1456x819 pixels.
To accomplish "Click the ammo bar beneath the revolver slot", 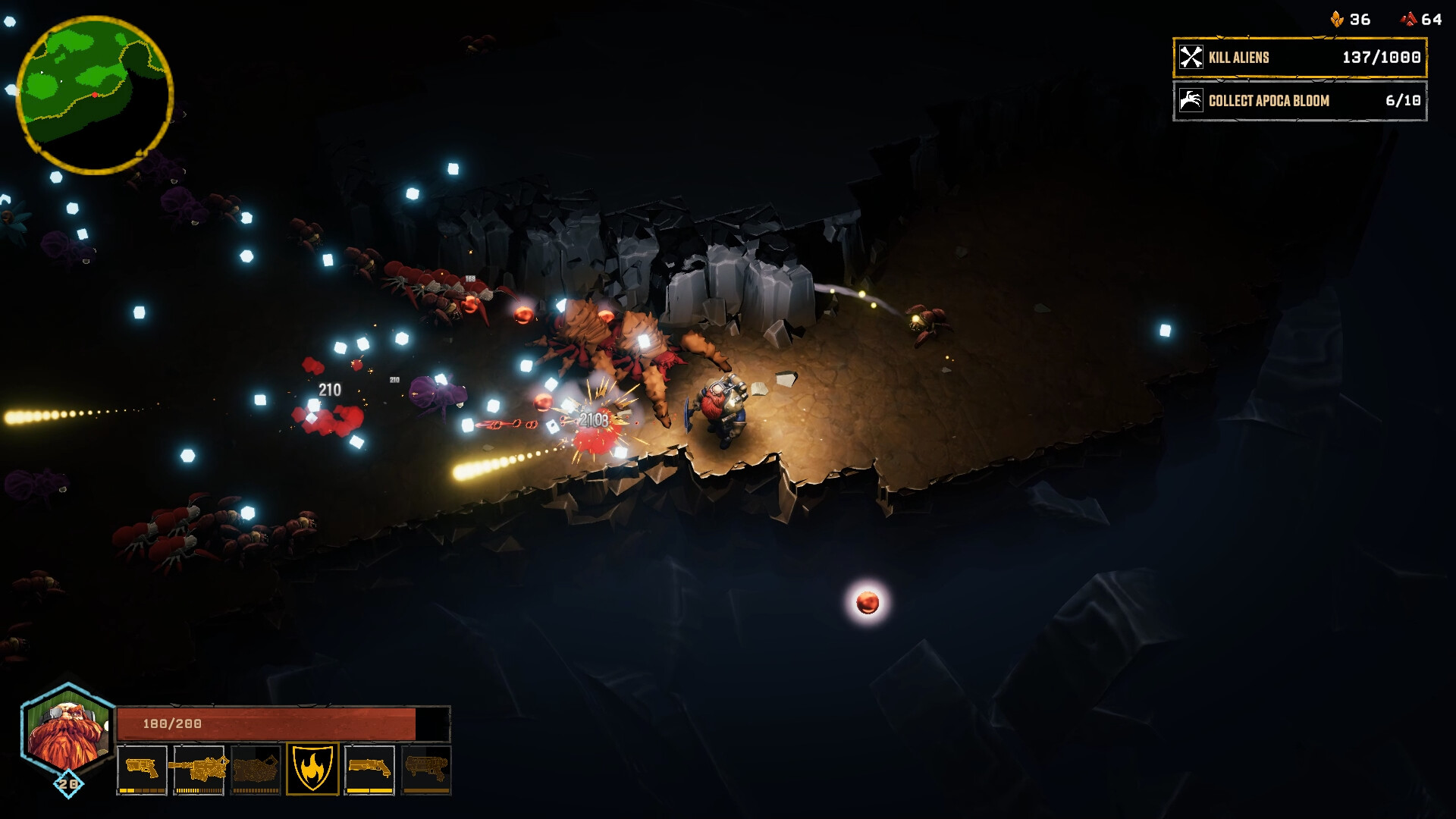I will [141, 789].
